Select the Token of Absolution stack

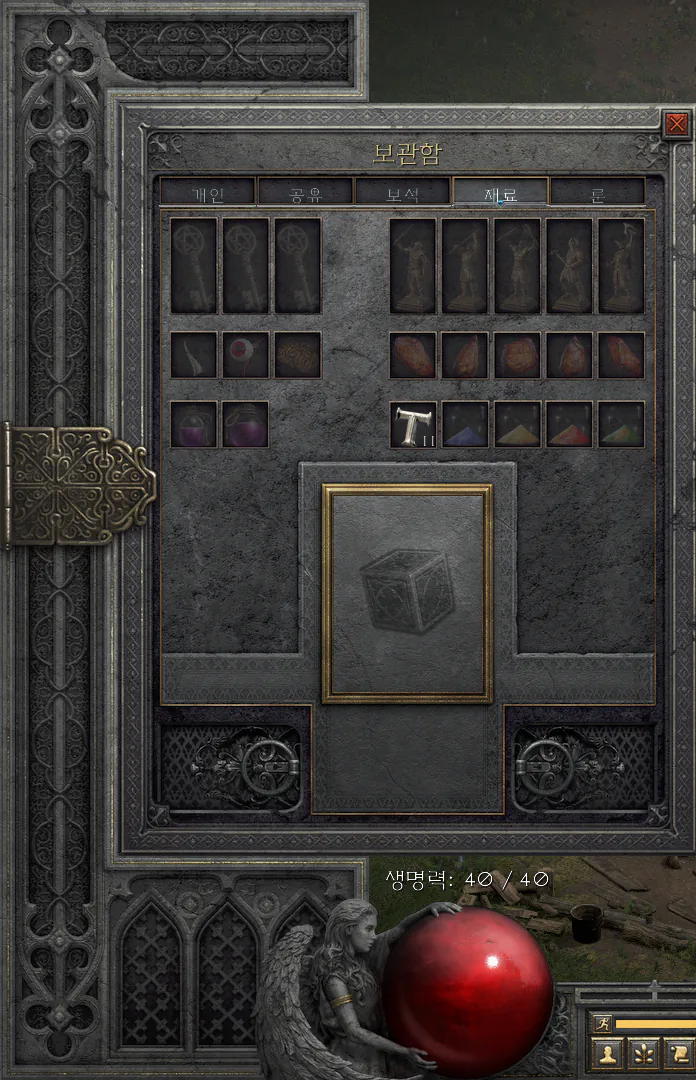point(413,424)
